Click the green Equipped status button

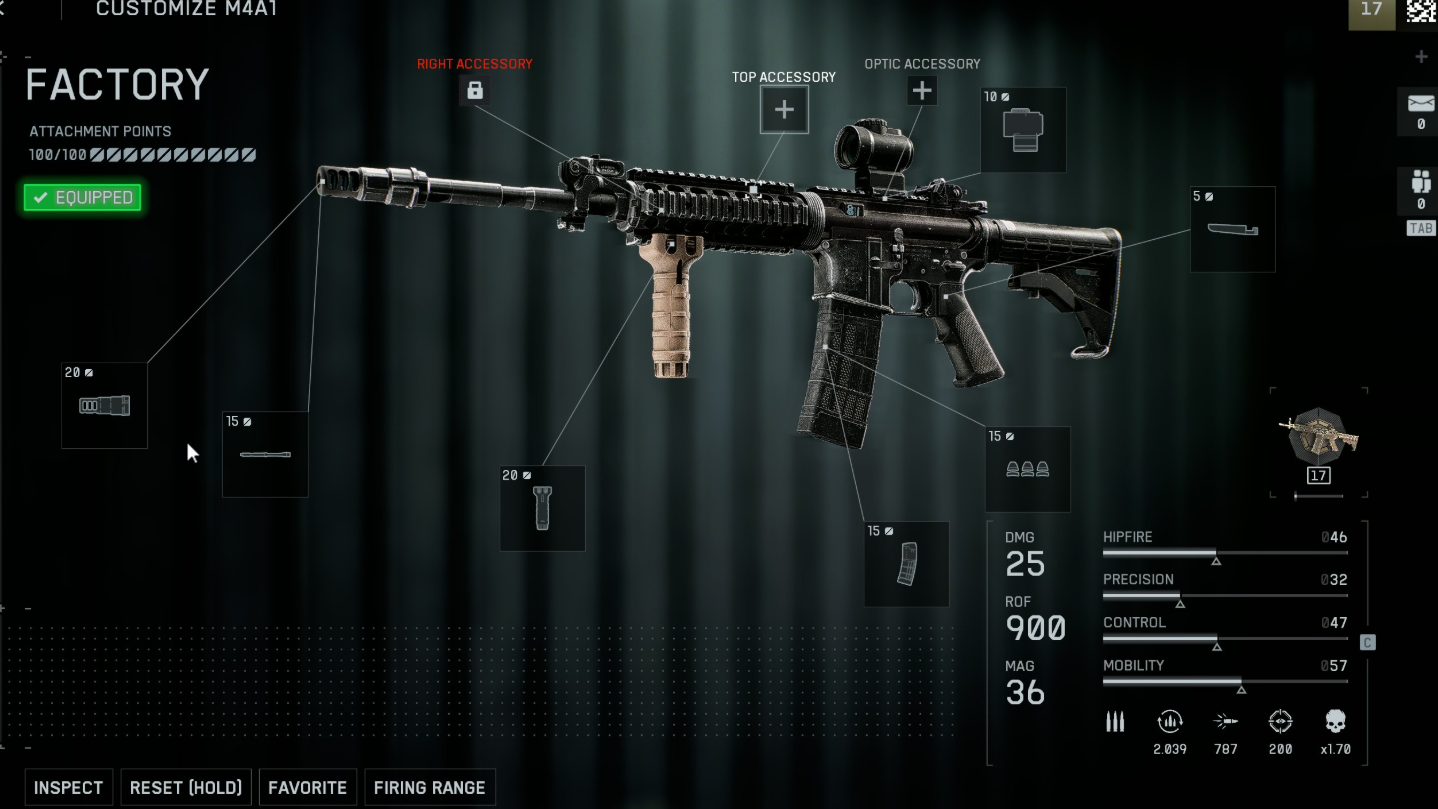pos(83,198)
